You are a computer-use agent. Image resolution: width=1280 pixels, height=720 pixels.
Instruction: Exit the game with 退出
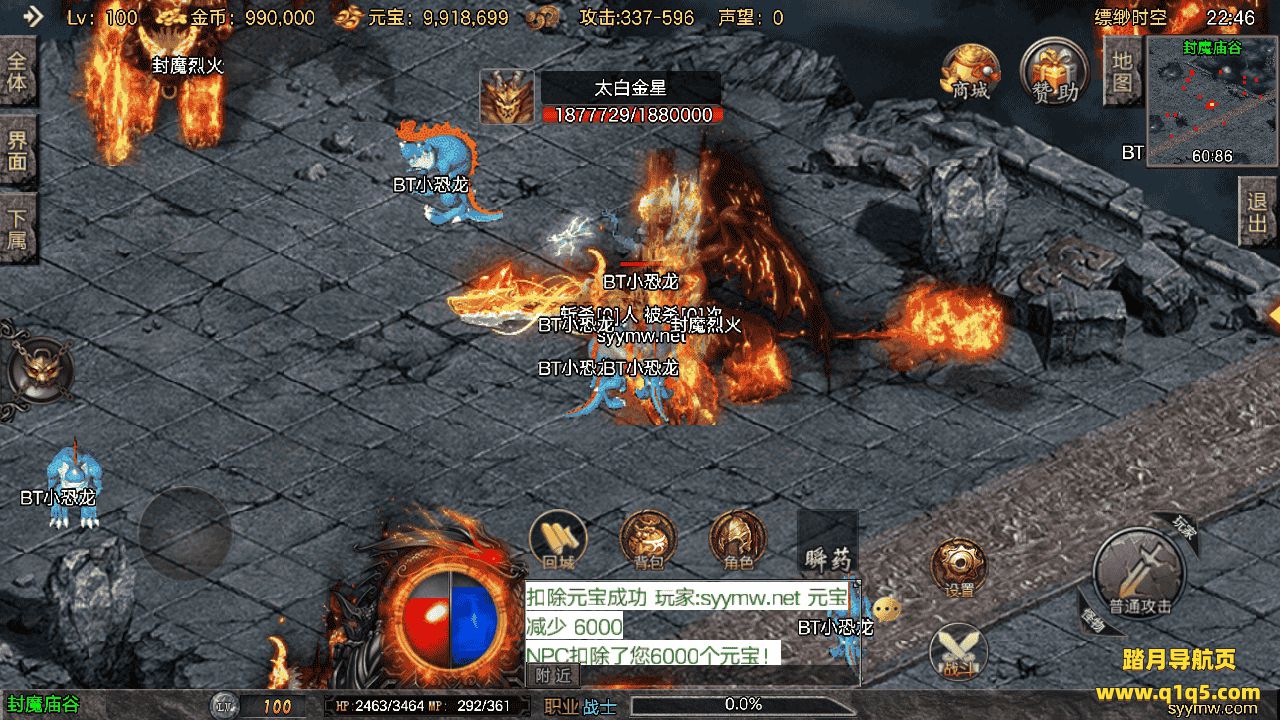pos(1257,213)
